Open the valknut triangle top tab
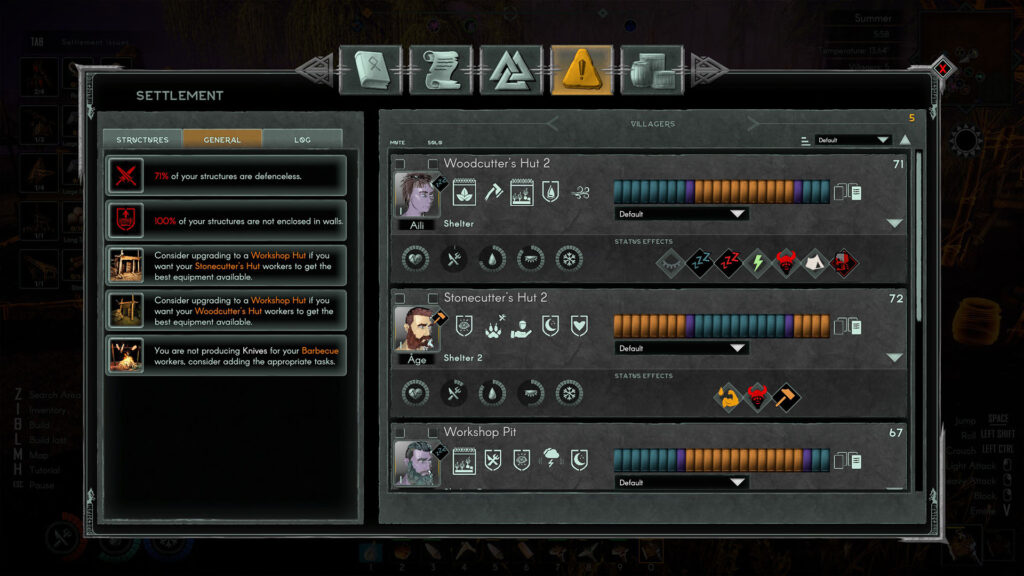The width and height of the screenshot is (1024, 576). point(511,71)
